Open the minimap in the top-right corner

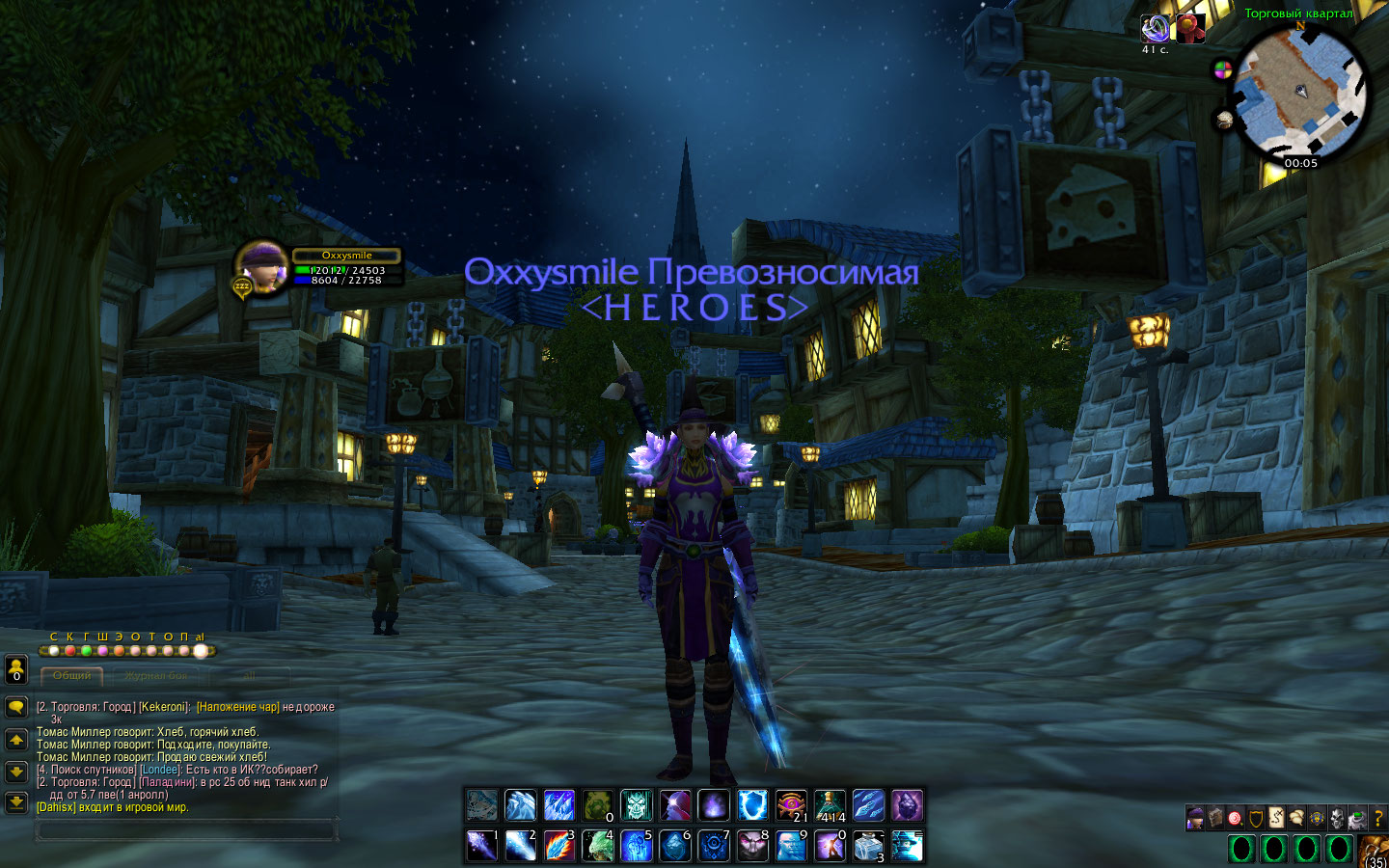click(1301, 92)
